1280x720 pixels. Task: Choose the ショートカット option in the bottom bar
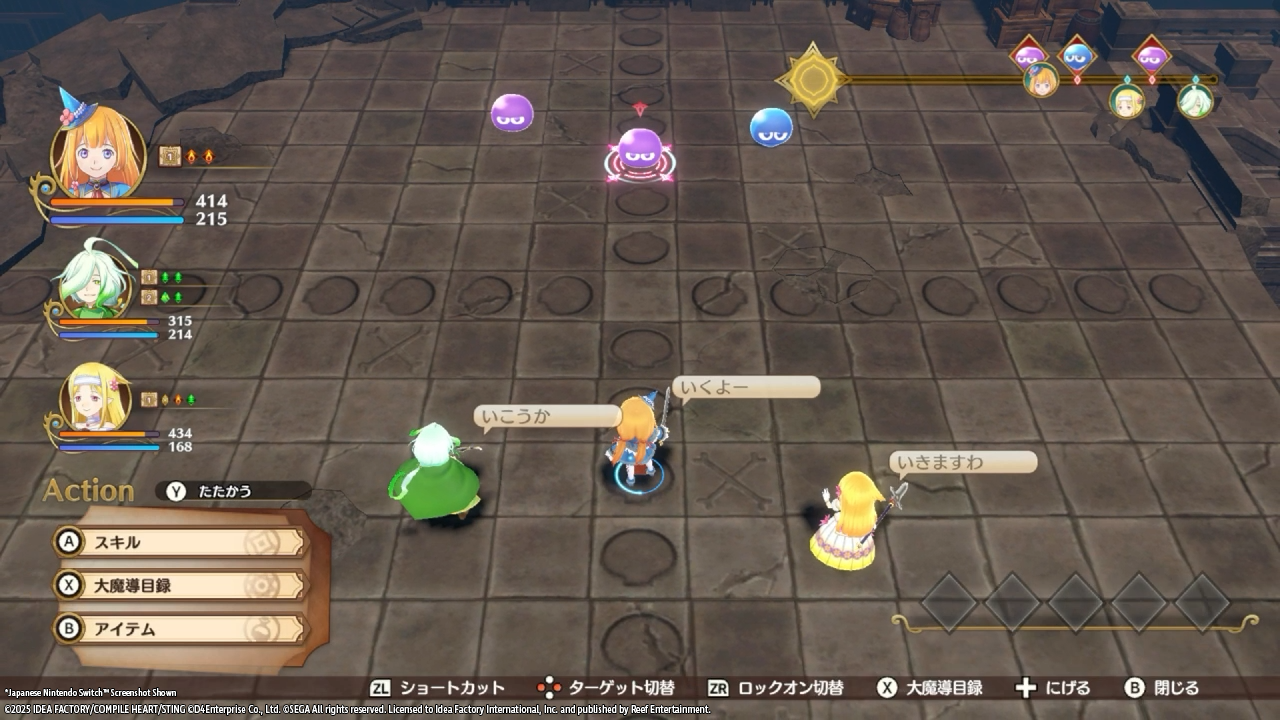(x=438, y=688)
